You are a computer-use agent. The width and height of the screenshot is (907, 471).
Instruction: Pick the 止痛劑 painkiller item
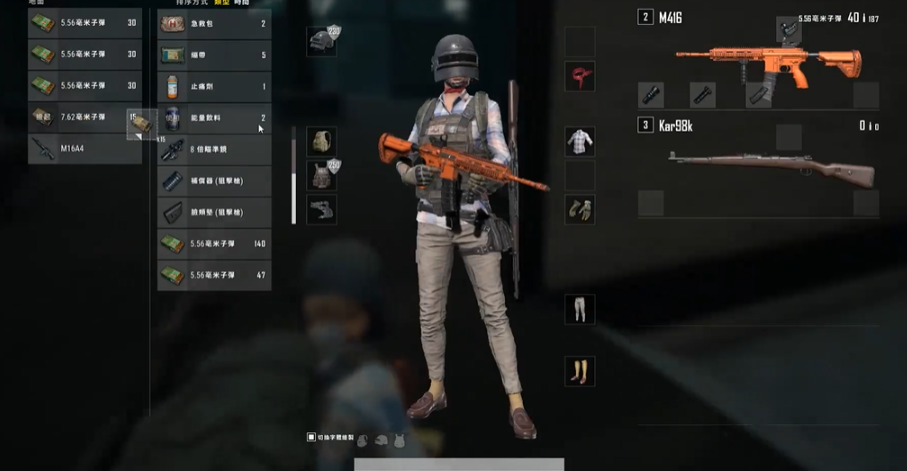[214, 87]
